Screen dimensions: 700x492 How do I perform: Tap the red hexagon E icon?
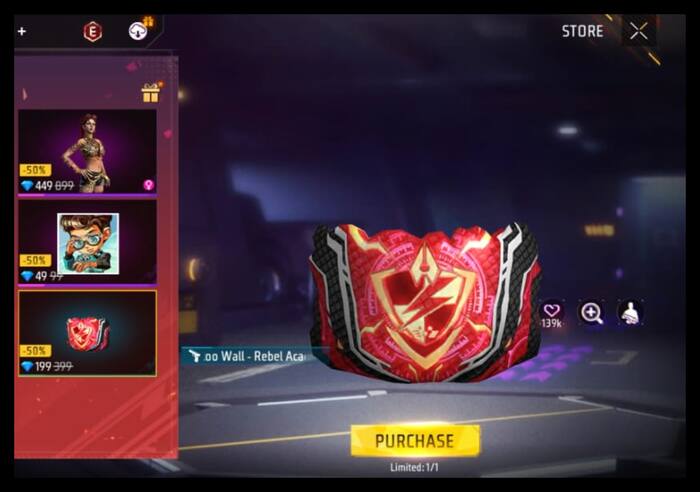pyautogui.click(x=92, y=32)
